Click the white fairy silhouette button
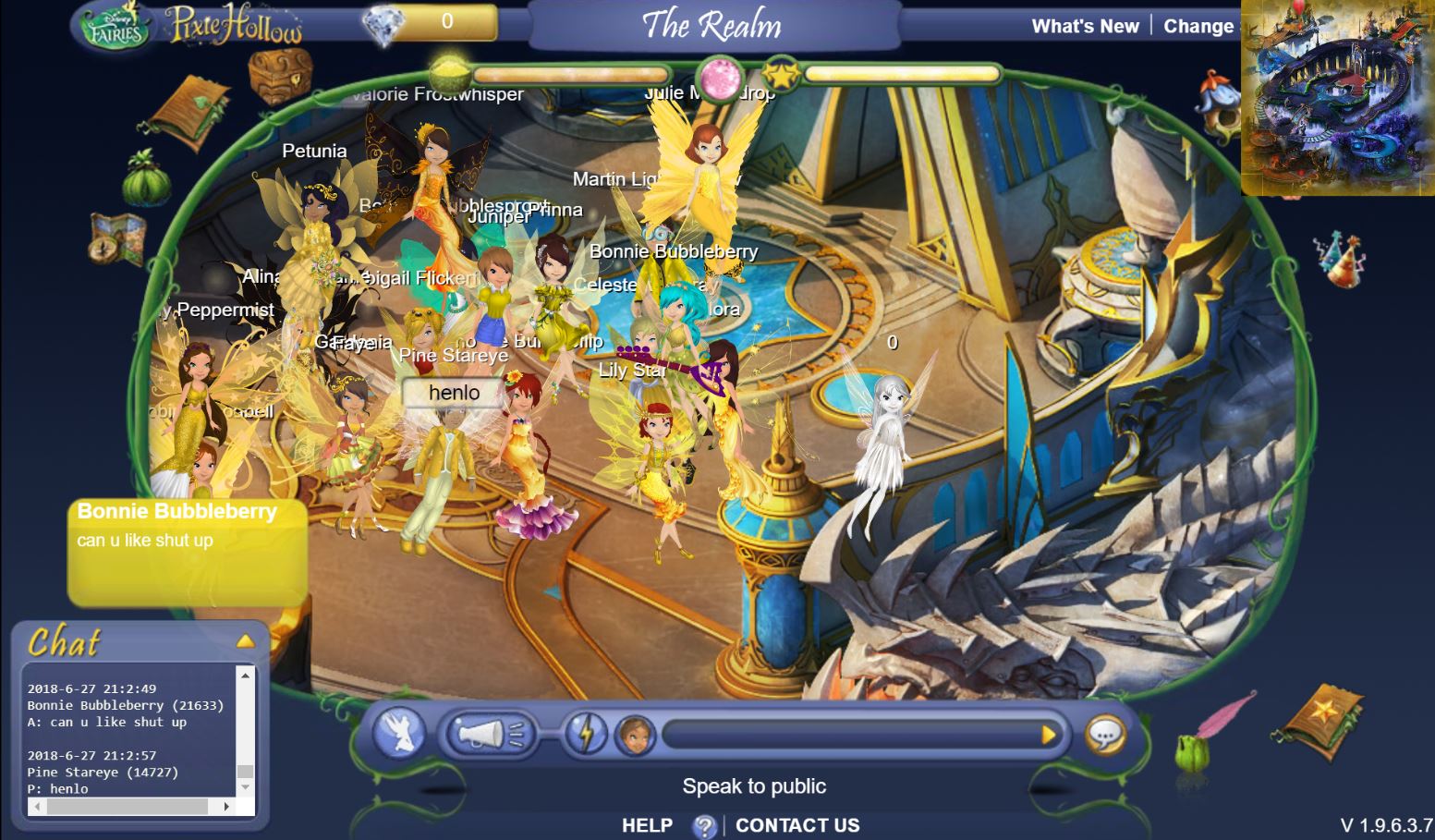 click(x=399, y=735)
